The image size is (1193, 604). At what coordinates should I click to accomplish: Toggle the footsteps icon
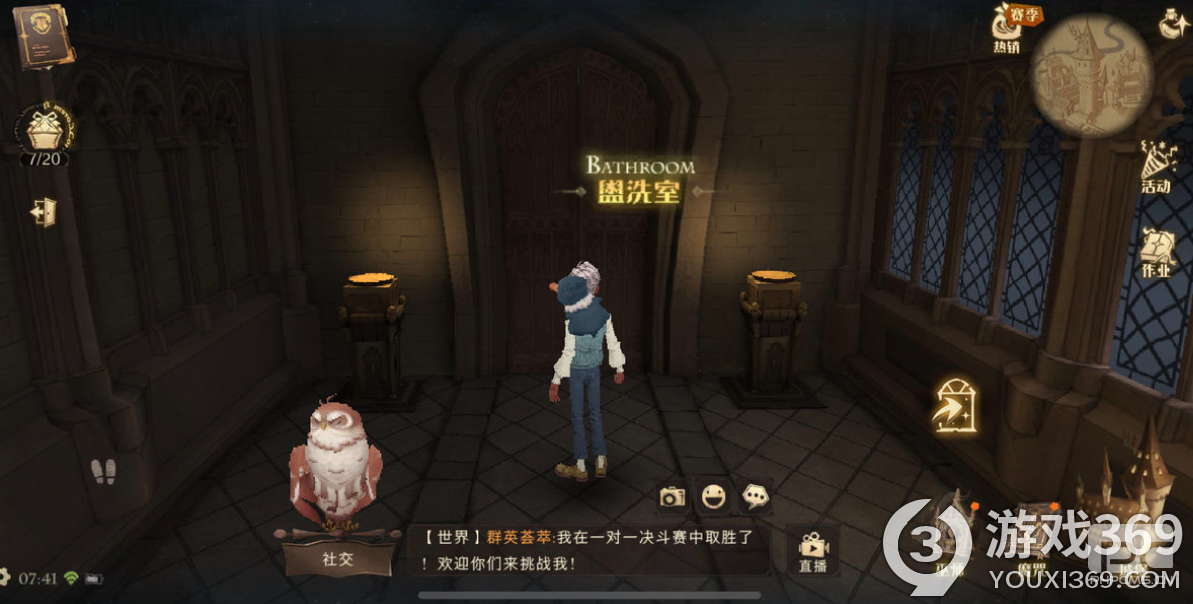(103, 471)
